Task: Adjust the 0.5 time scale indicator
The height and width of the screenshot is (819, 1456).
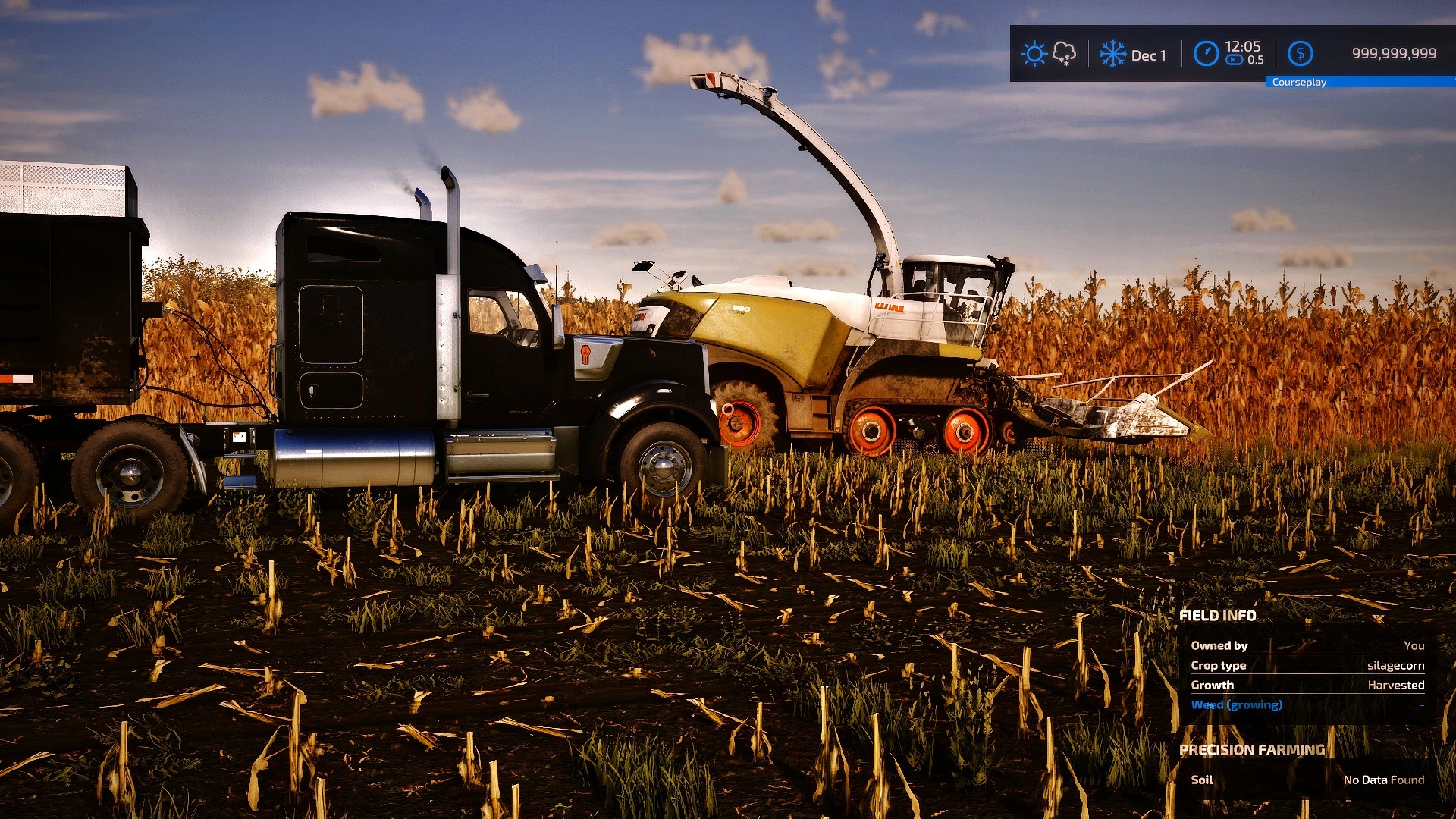Action: (1255, 60)
